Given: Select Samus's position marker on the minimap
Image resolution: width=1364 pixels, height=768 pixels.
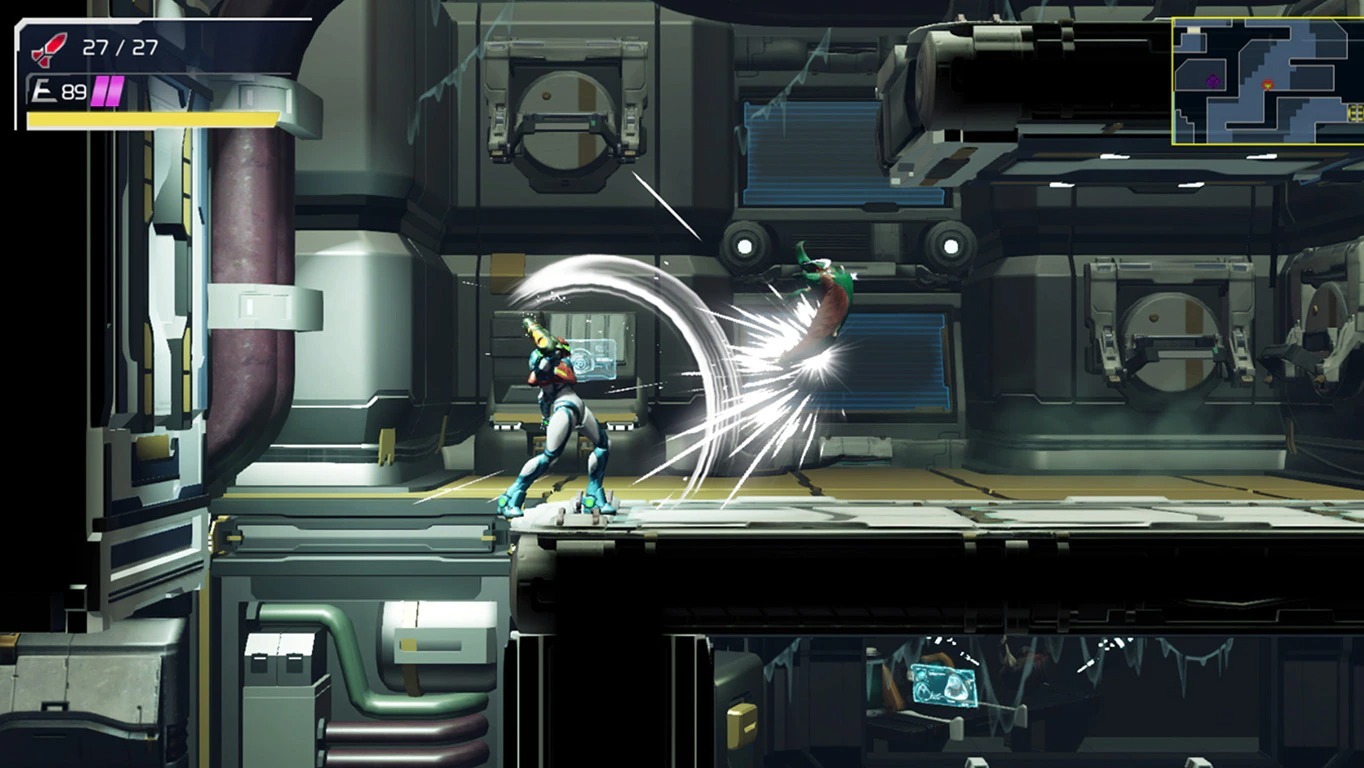Looking at the screenshot, I should point(1267,84).
